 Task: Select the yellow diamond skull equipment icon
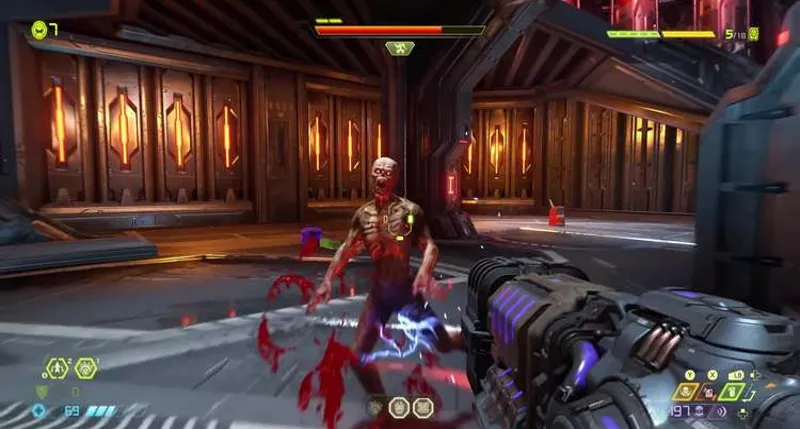[687, 392]
